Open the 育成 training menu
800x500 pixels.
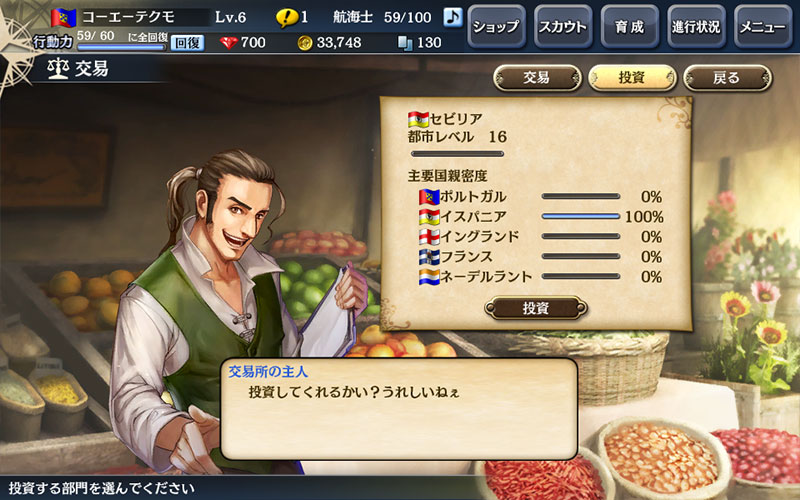coord(629,27)
